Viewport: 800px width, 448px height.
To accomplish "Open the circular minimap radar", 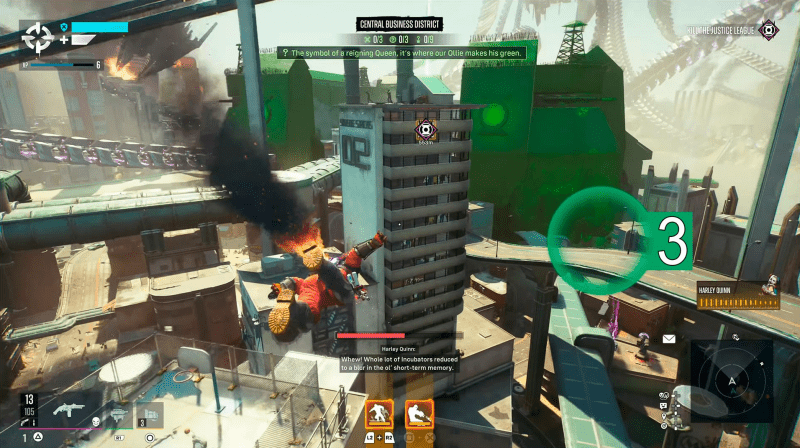I will (x=731, y=380).
